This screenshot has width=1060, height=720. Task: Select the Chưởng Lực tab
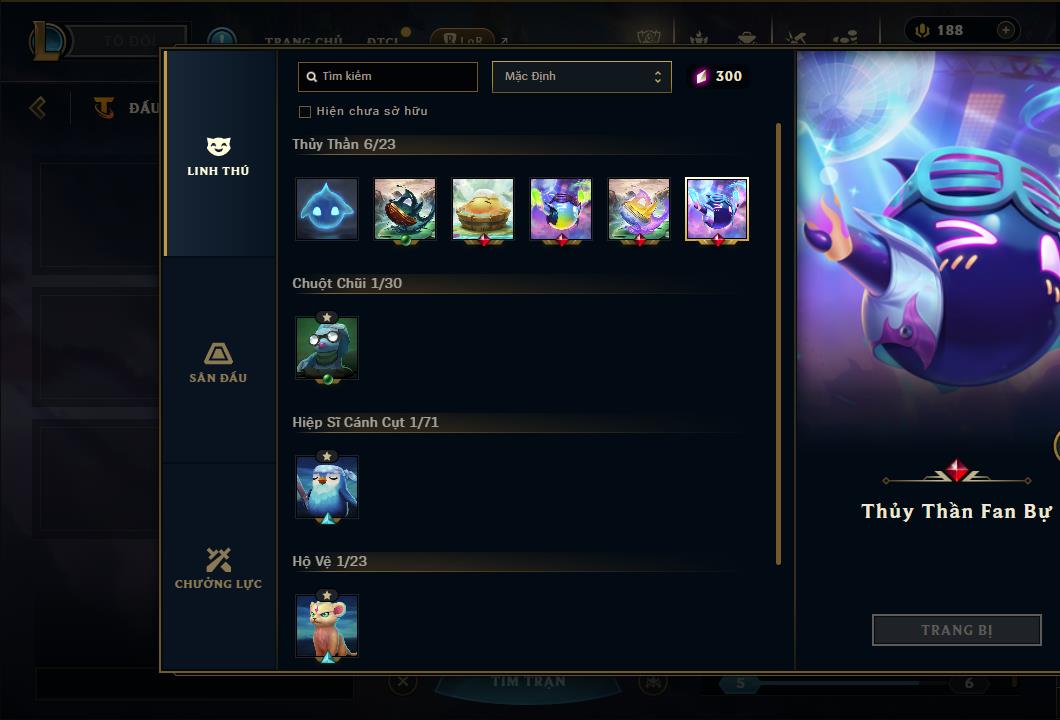pyautogui.click(x=218, y=569)
